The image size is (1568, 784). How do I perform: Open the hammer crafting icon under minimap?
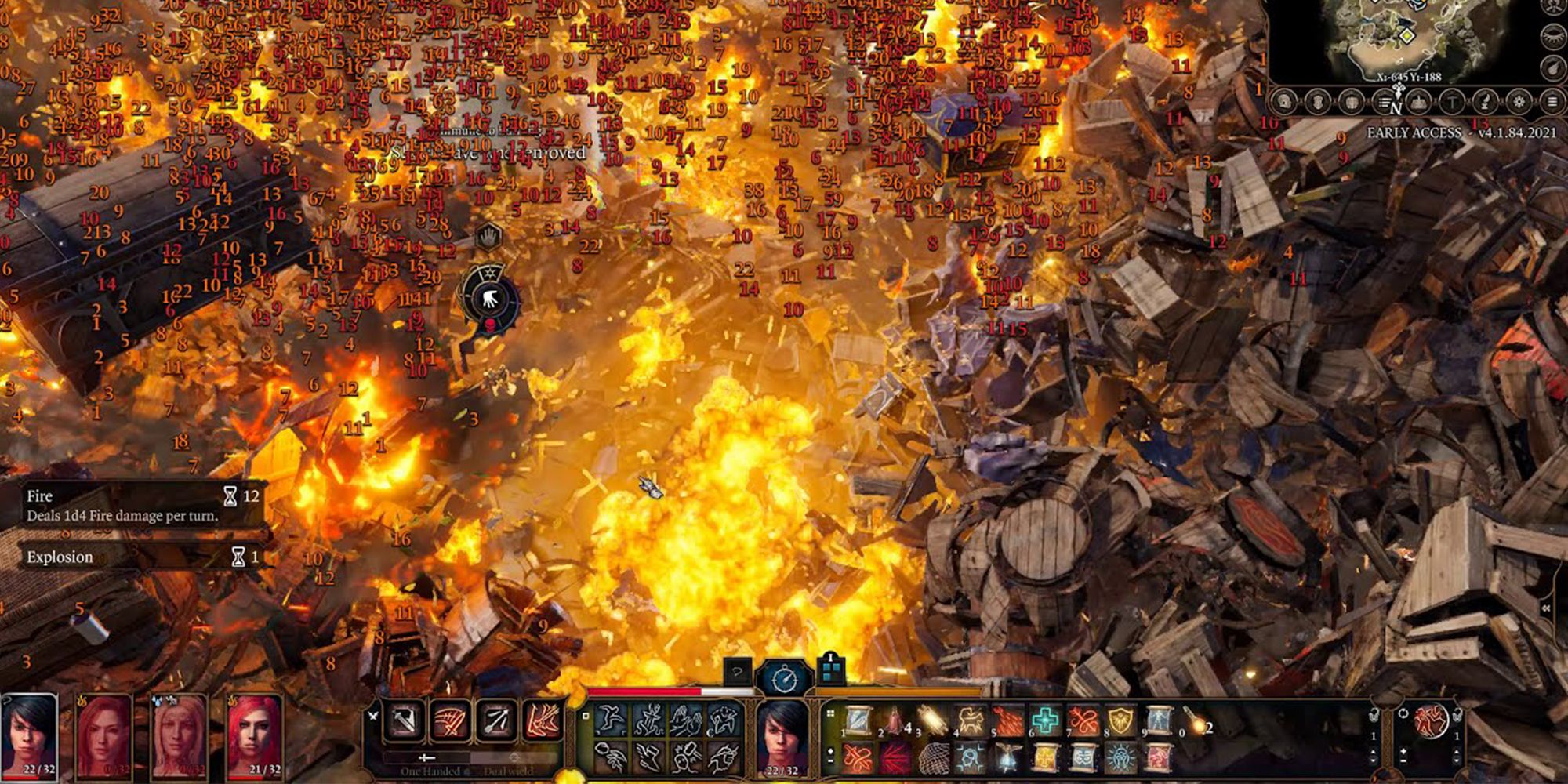click(x=1451, y=101)
